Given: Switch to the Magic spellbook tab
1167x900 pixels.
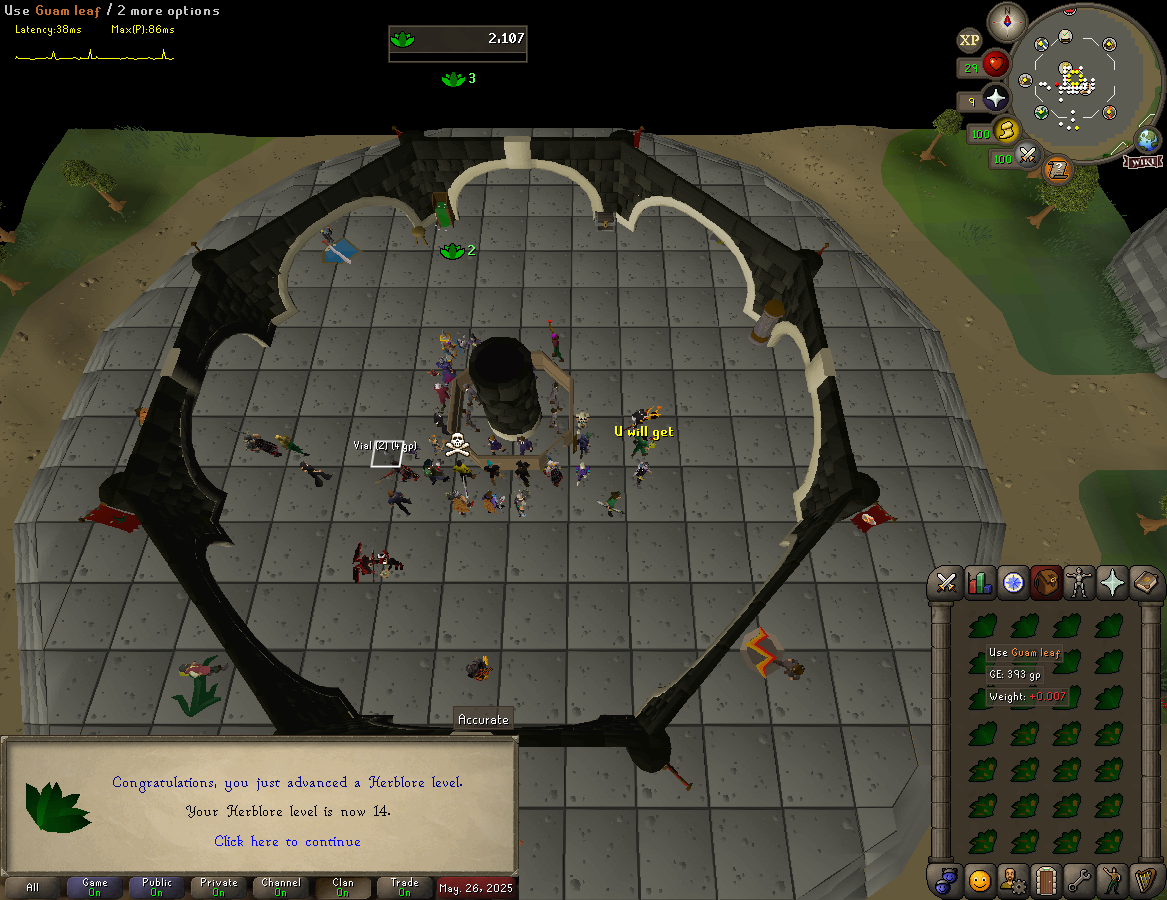Looking at the screenshot, I should (1145, 582).
